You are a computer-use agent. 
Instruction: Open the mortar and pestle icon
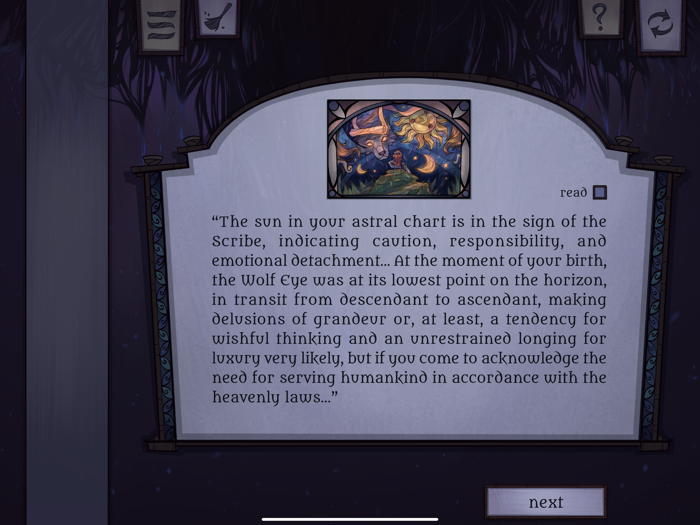click(217, 18)
